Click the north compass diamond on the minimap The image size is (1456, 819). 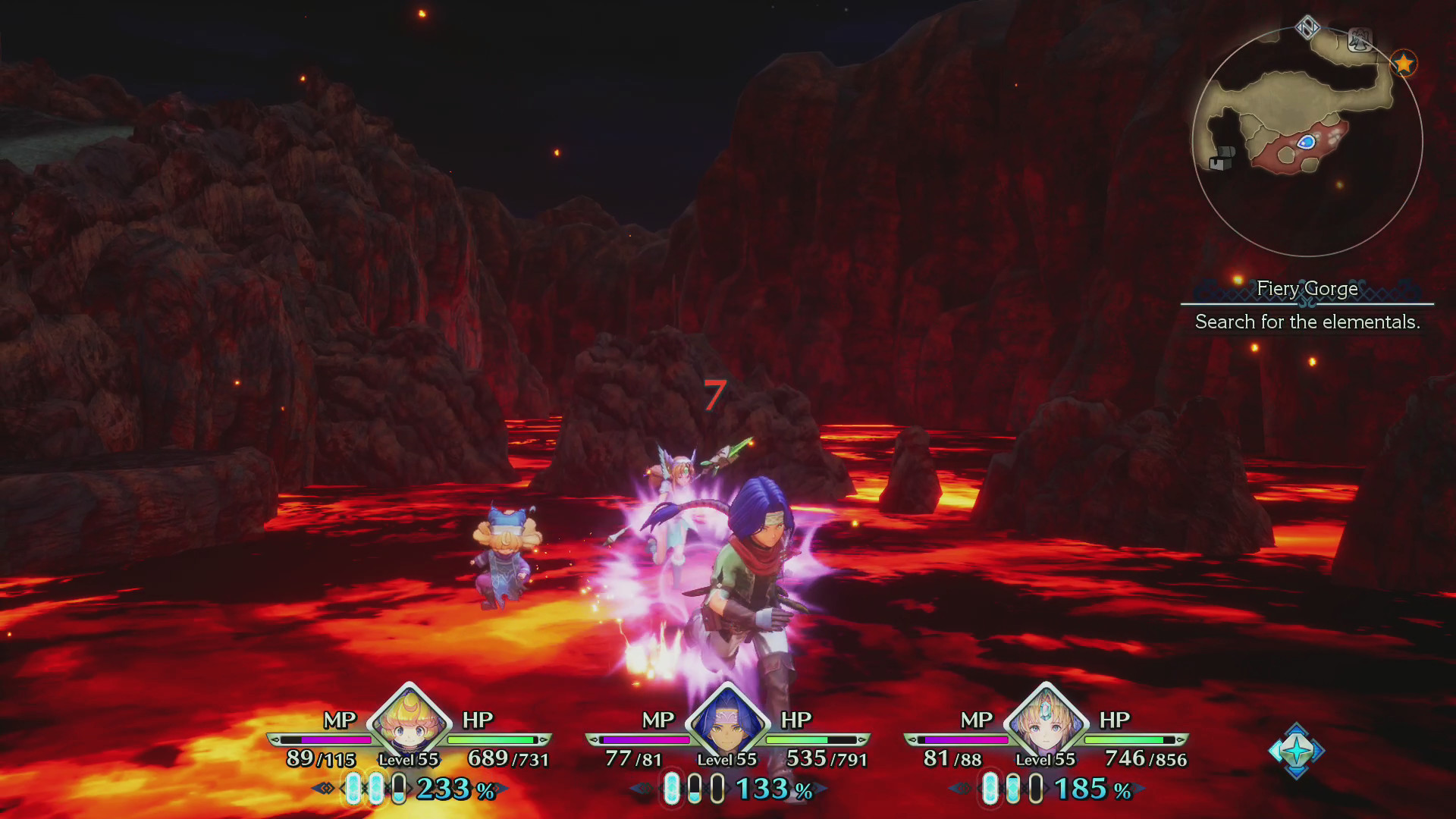click(x=1308, y=26)
